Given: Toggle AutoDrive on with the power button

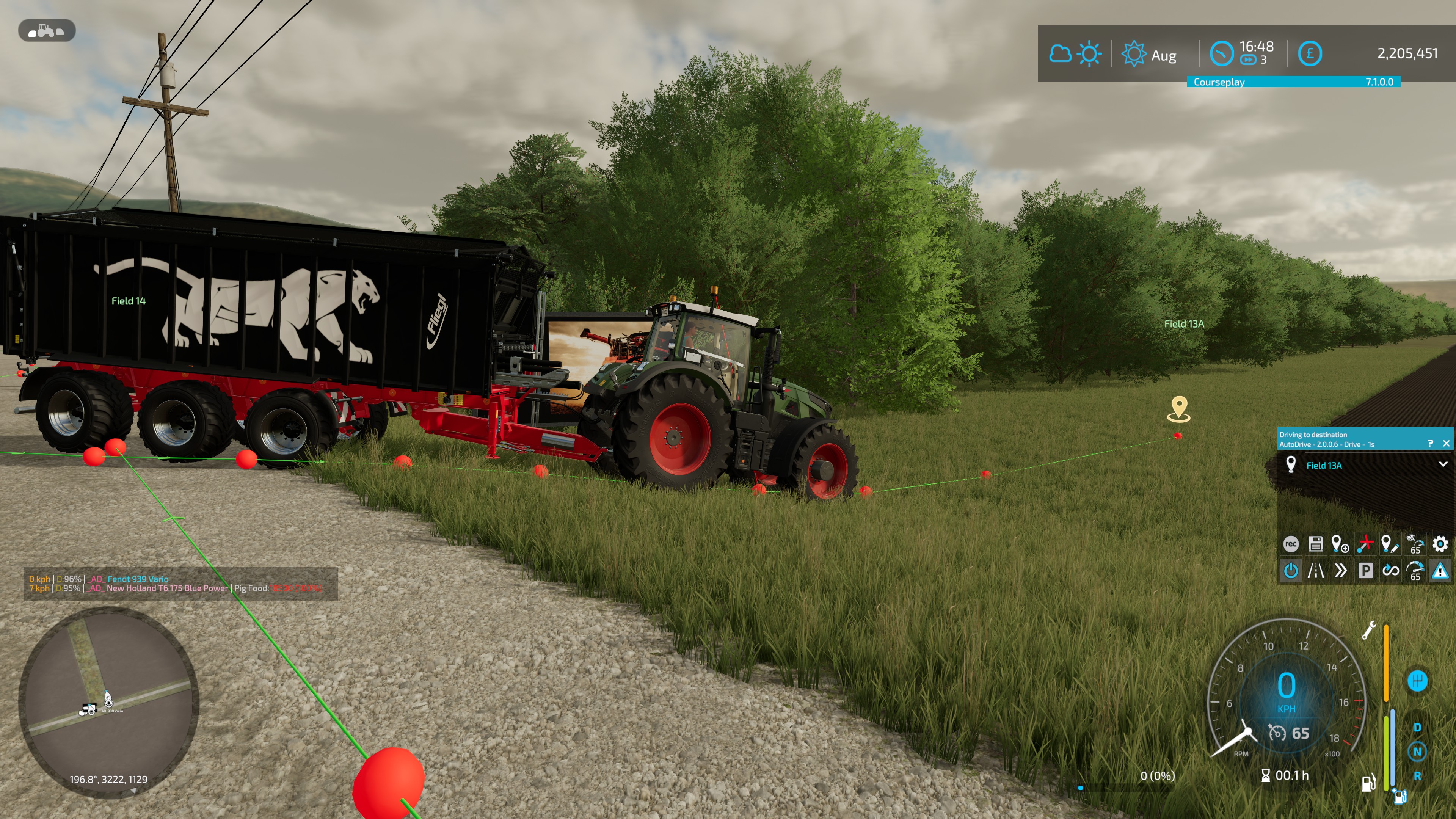Looking at the screenshot, I should [1291, 571].
